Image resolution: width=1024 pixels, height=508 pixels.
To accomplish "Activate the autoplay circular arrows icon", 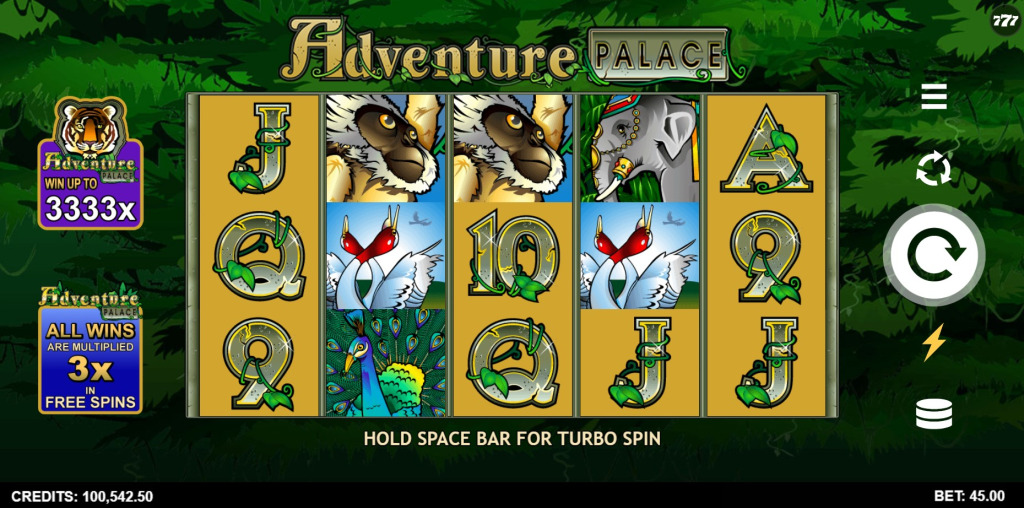I will coord(934,169).
